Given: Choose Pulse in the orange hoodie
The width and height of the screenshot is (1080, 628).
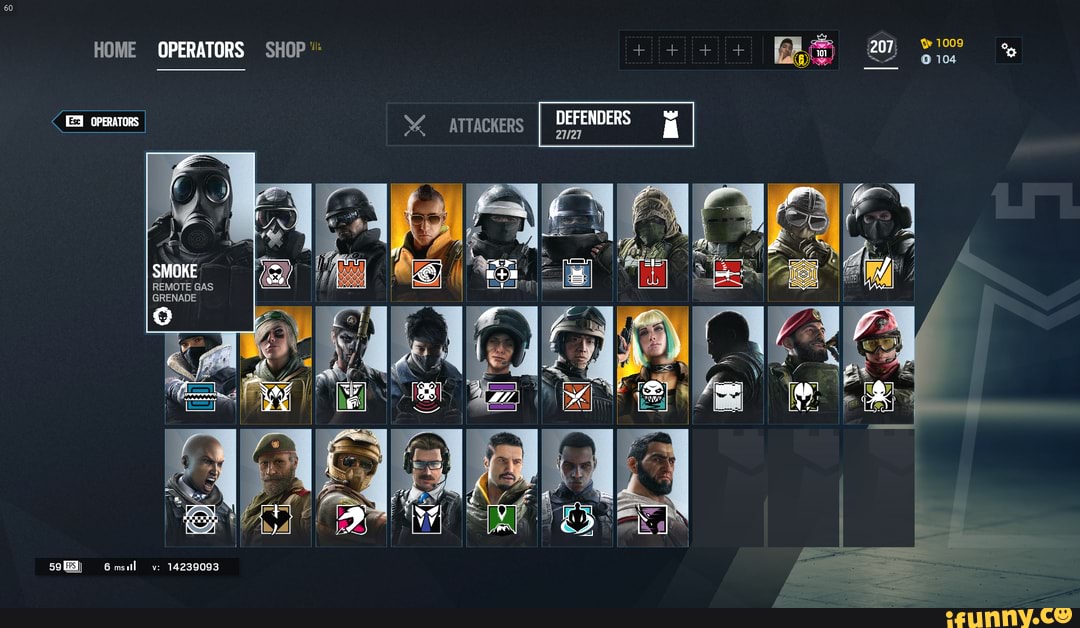Looking at the screenshot, I should pyautogui.click(x=426, y=242).
